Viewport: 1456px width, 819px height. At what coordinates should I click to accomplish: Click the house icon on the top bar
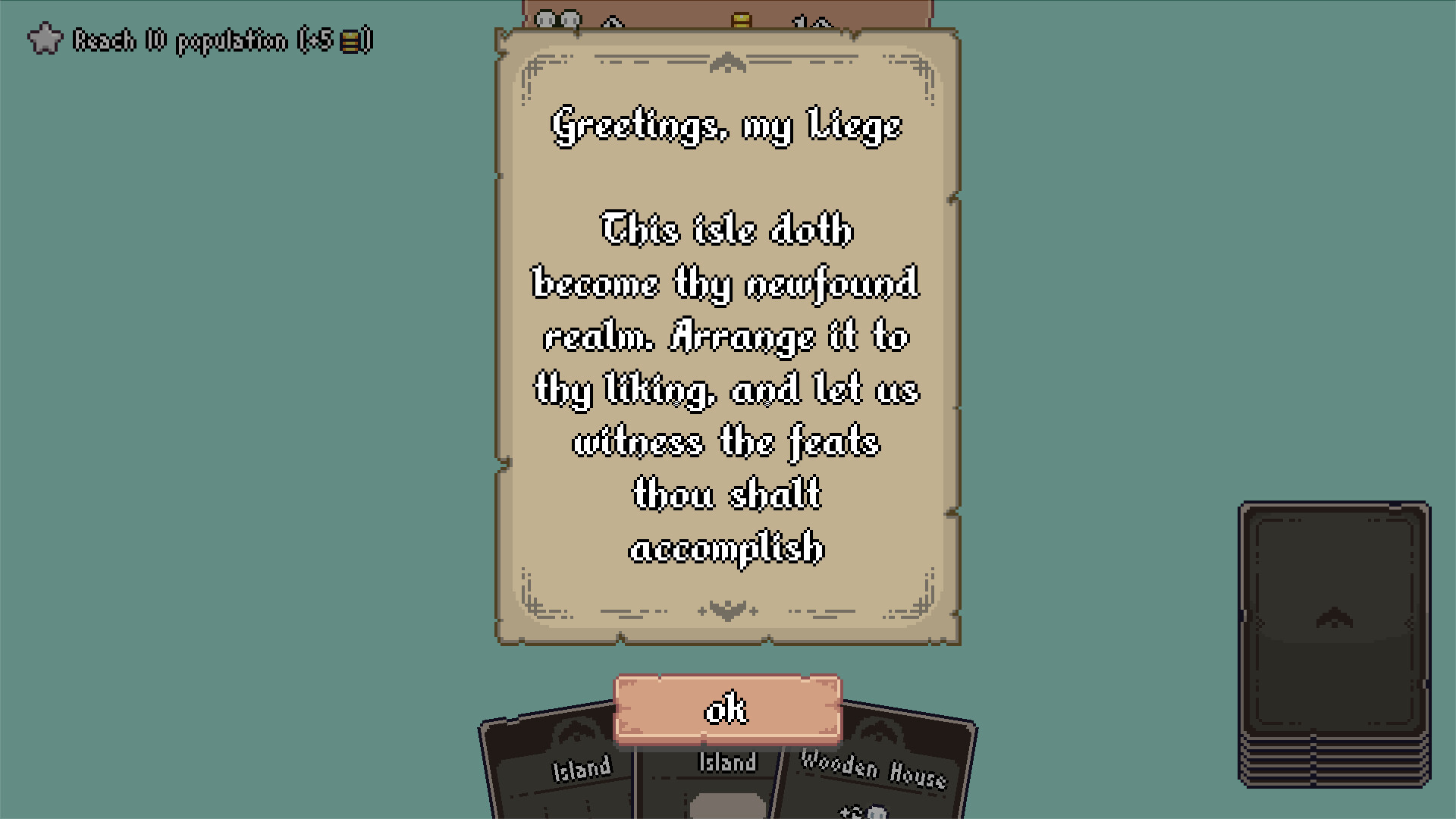[x=612, y=21]
